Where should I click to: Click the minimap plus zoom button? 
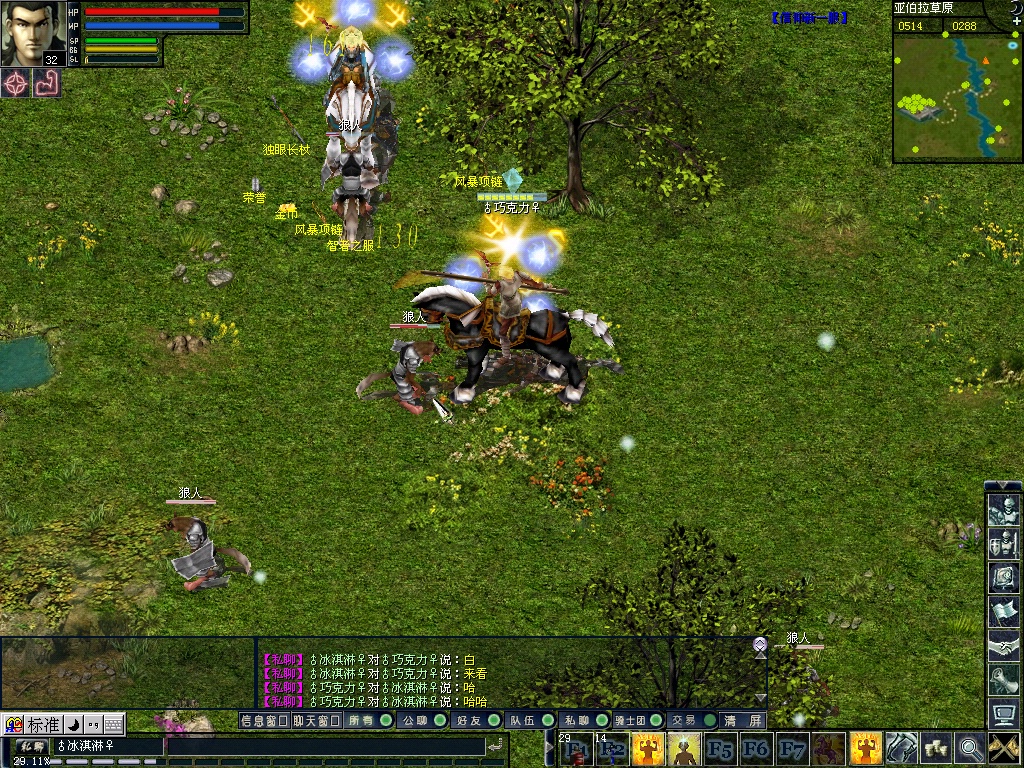1017,21
